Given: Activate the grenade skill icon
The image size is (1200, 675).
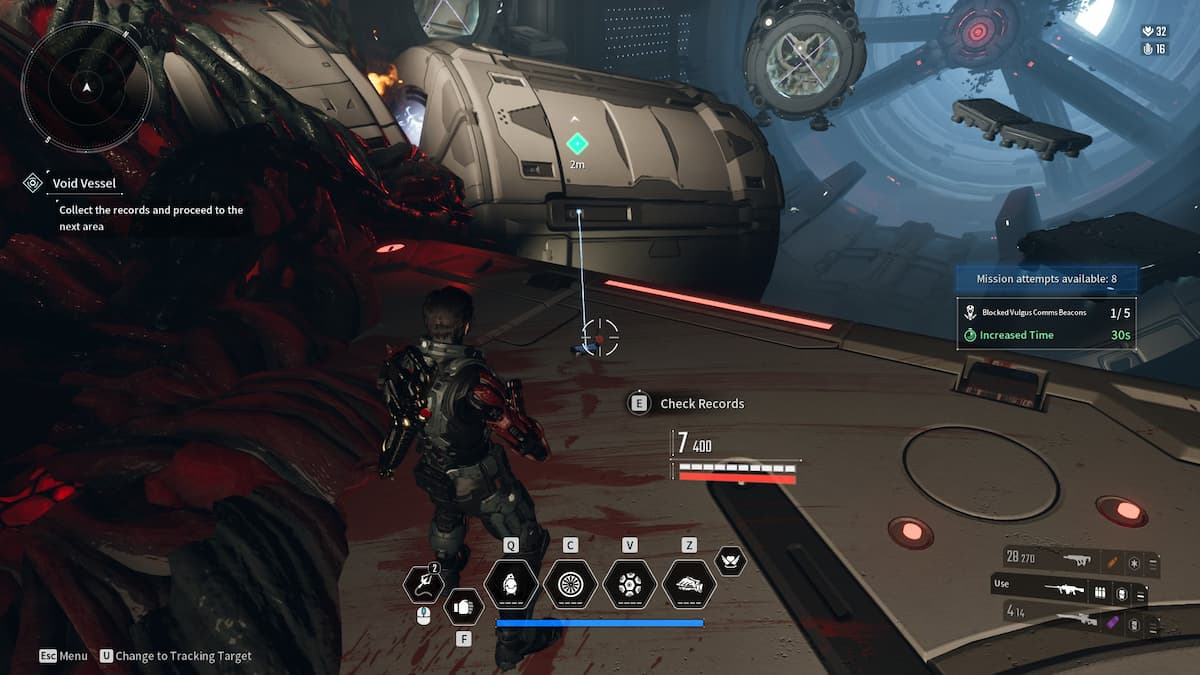Looking at the screenshot, I should point(511,583).
